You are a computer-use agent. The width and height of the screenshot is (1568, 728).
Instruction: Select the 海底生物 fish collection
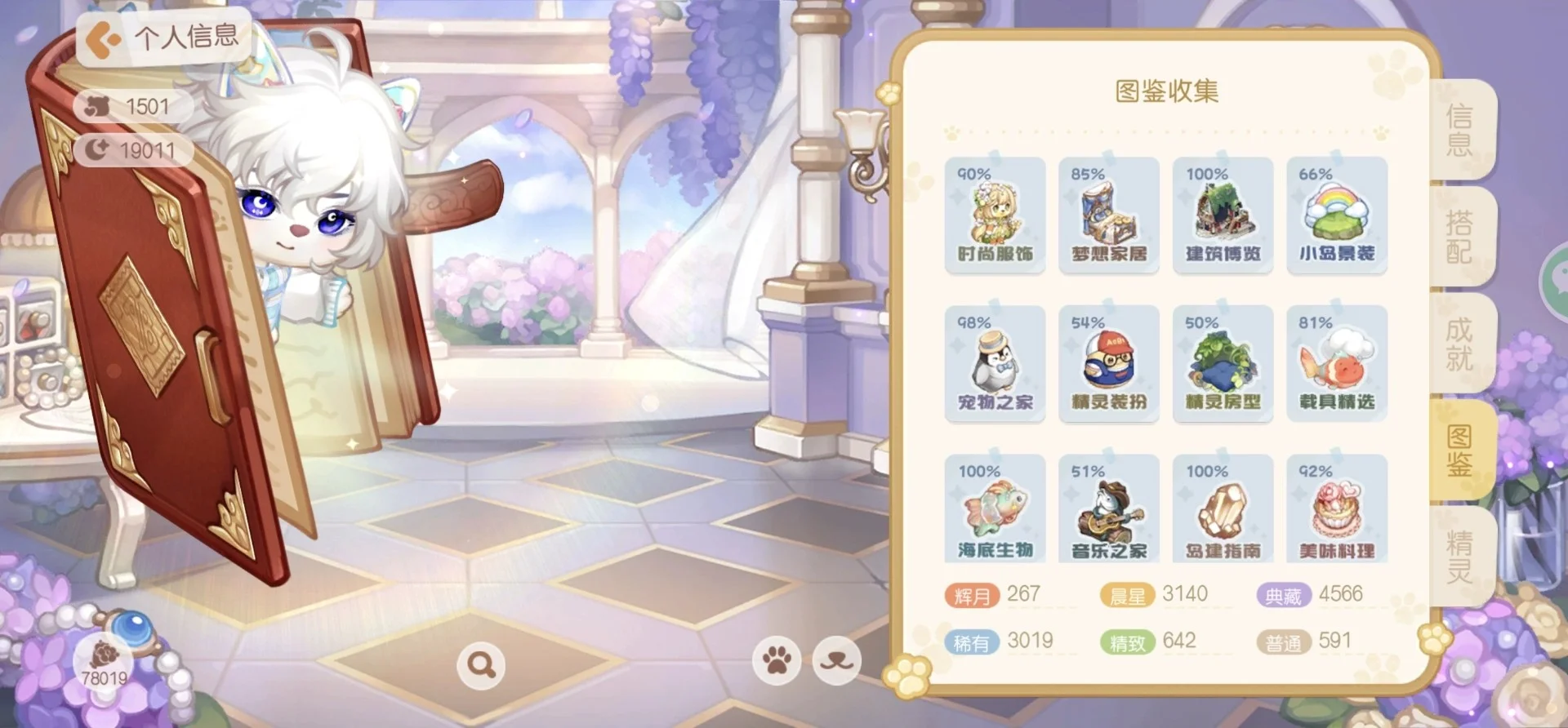(x=995, y=513)
